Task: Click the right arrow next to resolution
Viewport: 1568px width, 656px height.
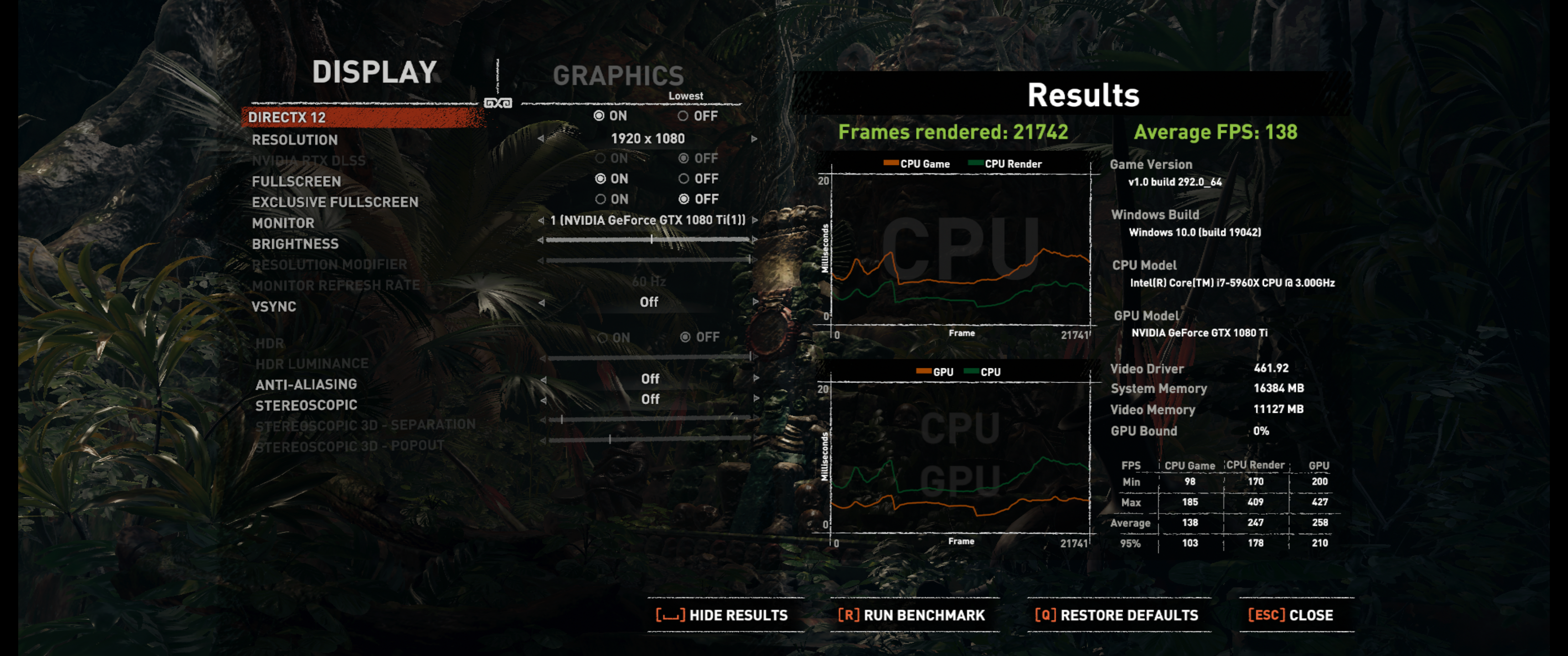Action: 754,139
